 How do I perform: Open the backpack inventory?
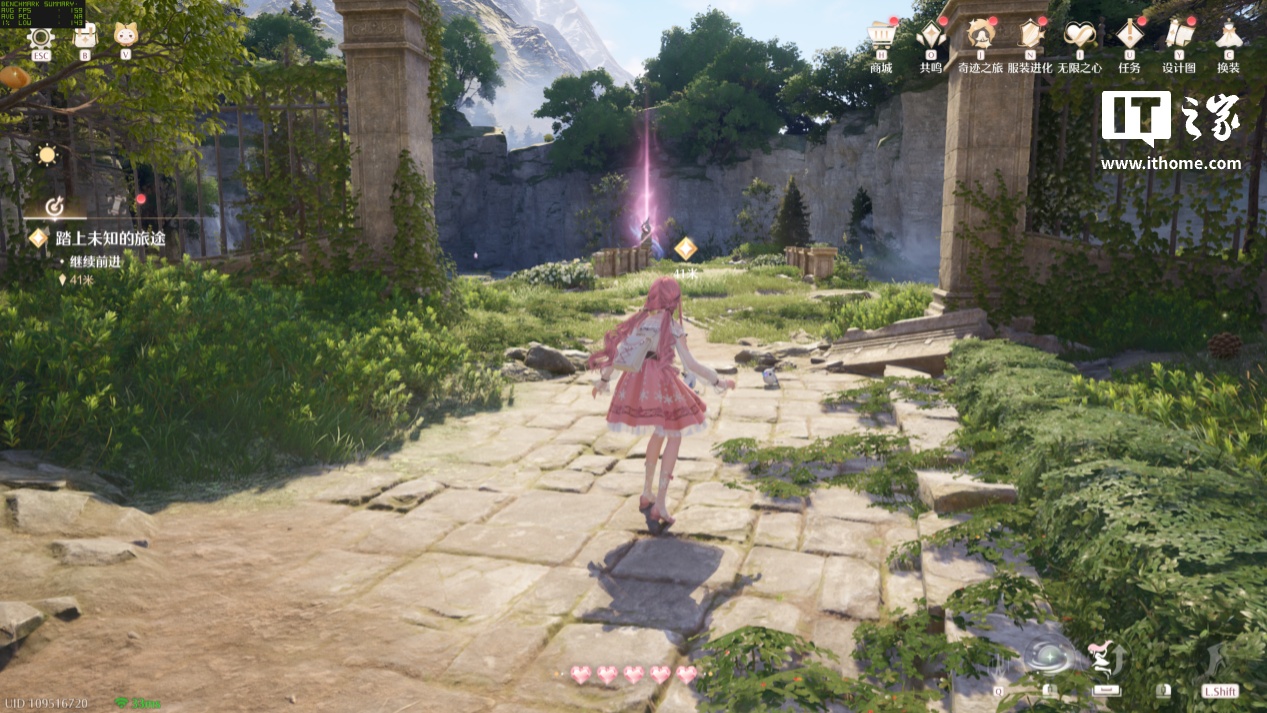(x=84, y=38)
